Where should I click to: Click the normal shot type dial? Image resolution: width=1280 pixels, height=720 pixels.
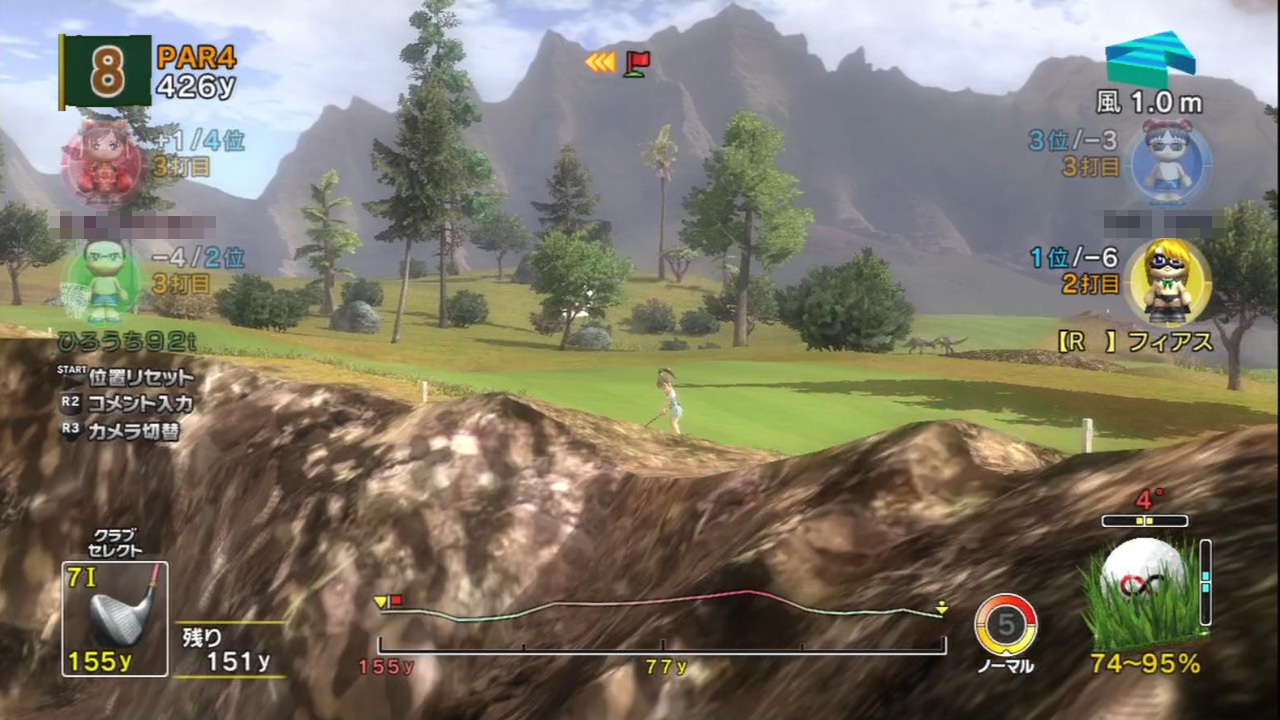[x=1006, y=625]
